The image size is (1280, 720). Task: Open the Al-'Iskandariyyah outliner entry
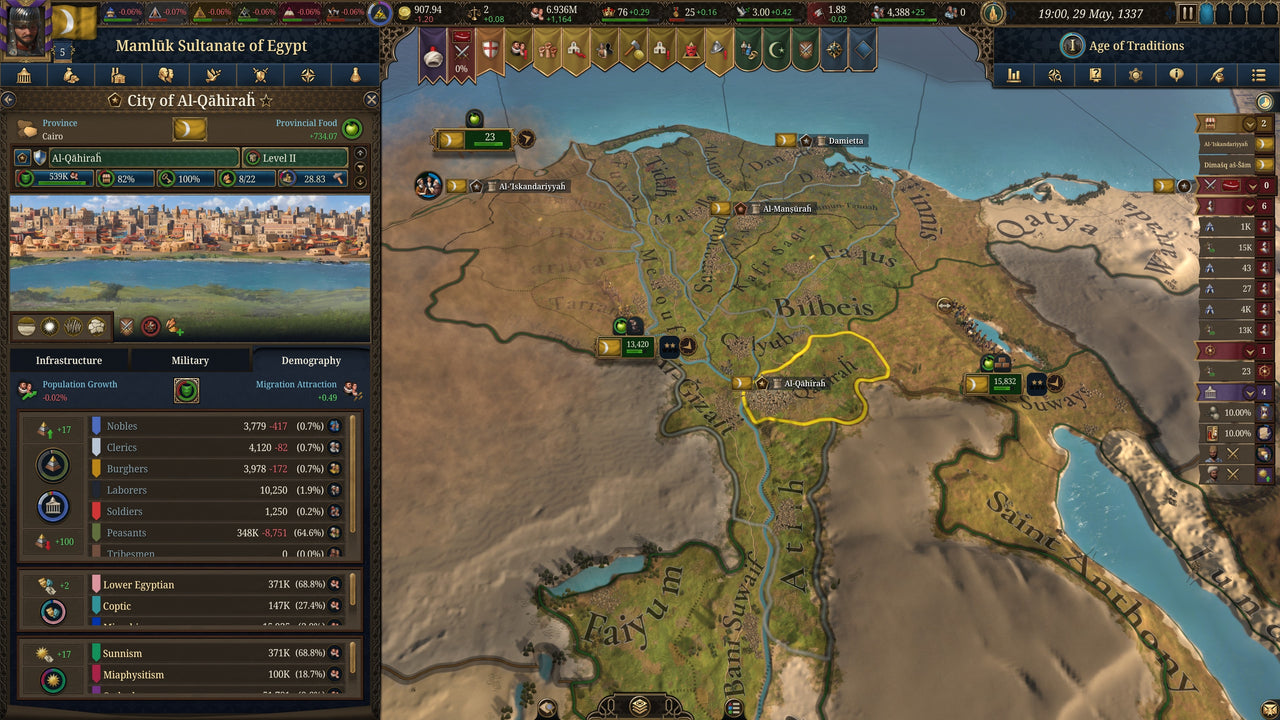(x=1225, y=144)
